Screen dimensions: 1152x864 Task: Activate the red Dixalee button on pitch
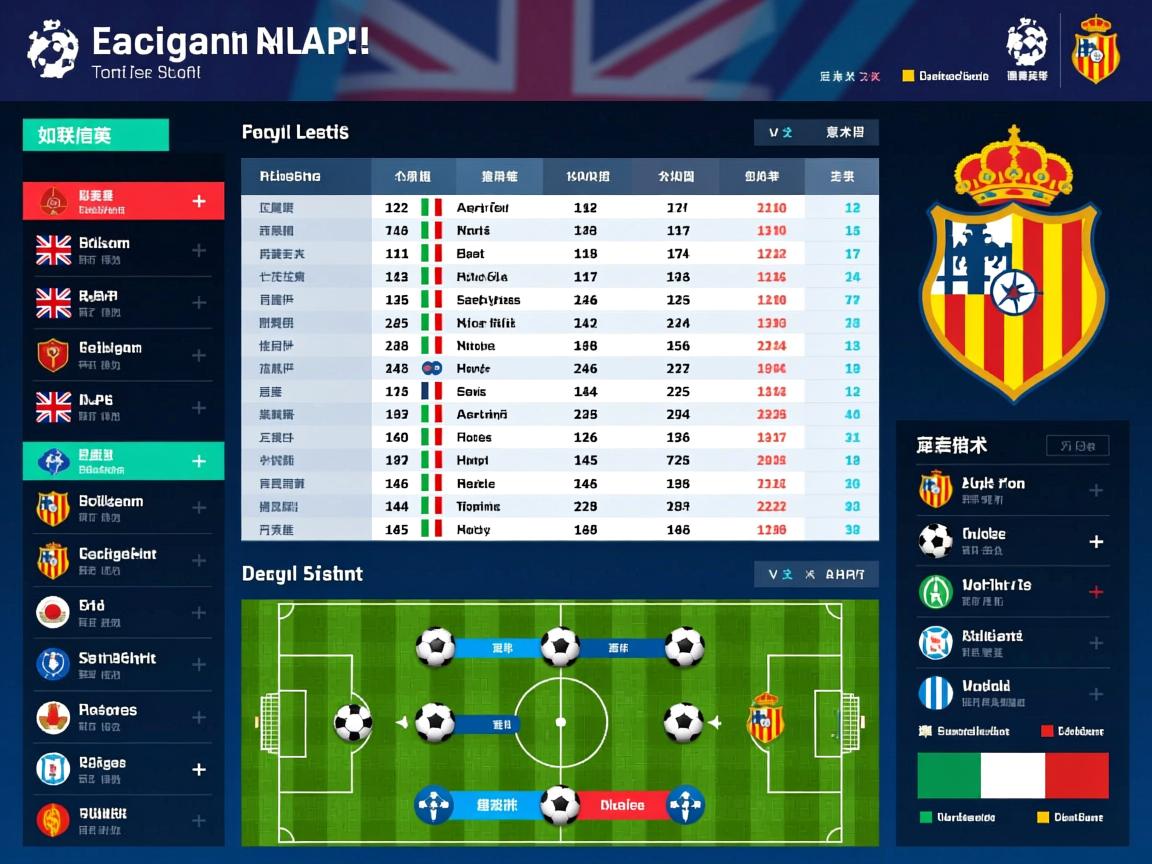622,805
